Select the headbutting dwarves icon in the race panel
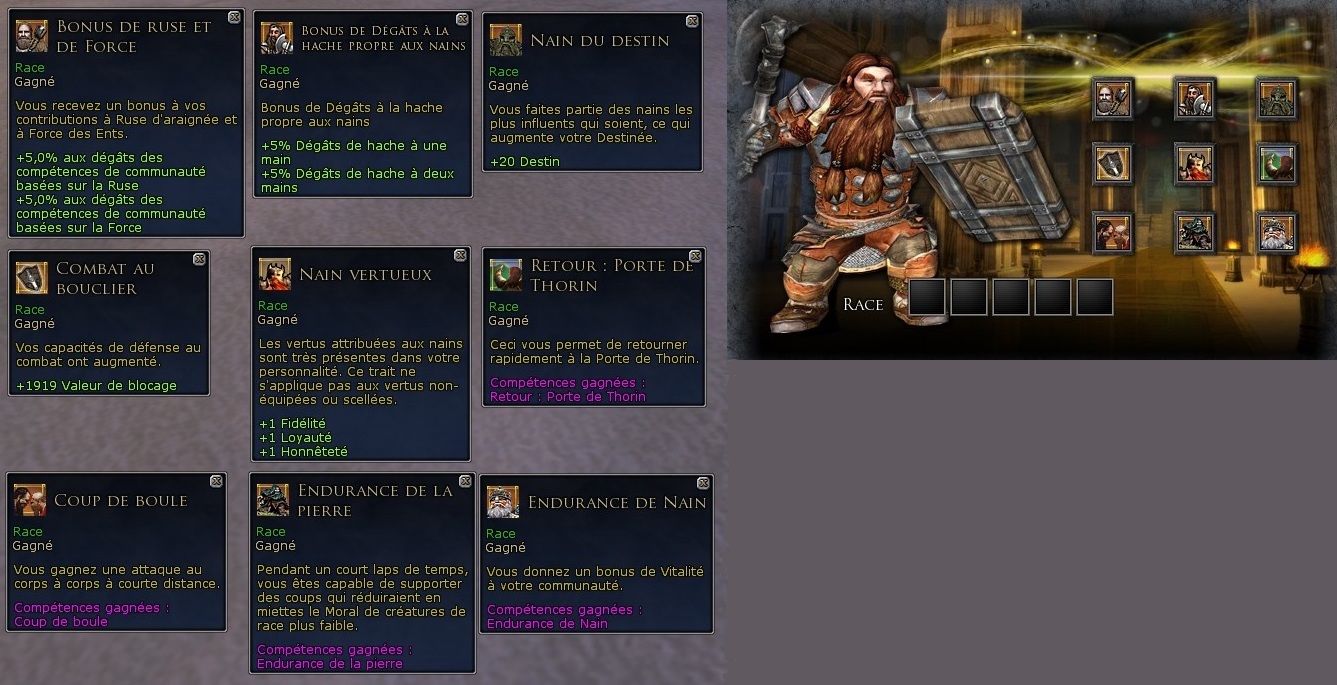The height and width of the screenshot is (685, 1337). point(1113,232)
